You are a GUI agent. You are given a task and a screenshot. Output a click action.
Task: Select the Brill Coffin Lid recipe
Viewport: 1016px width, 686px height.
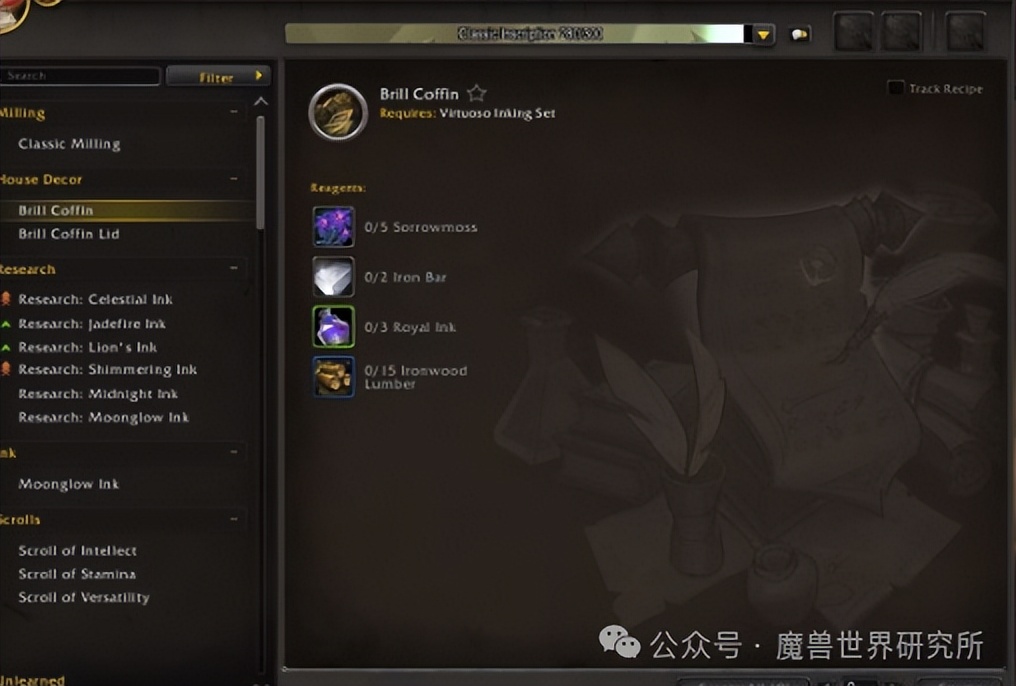click(68, 234)
